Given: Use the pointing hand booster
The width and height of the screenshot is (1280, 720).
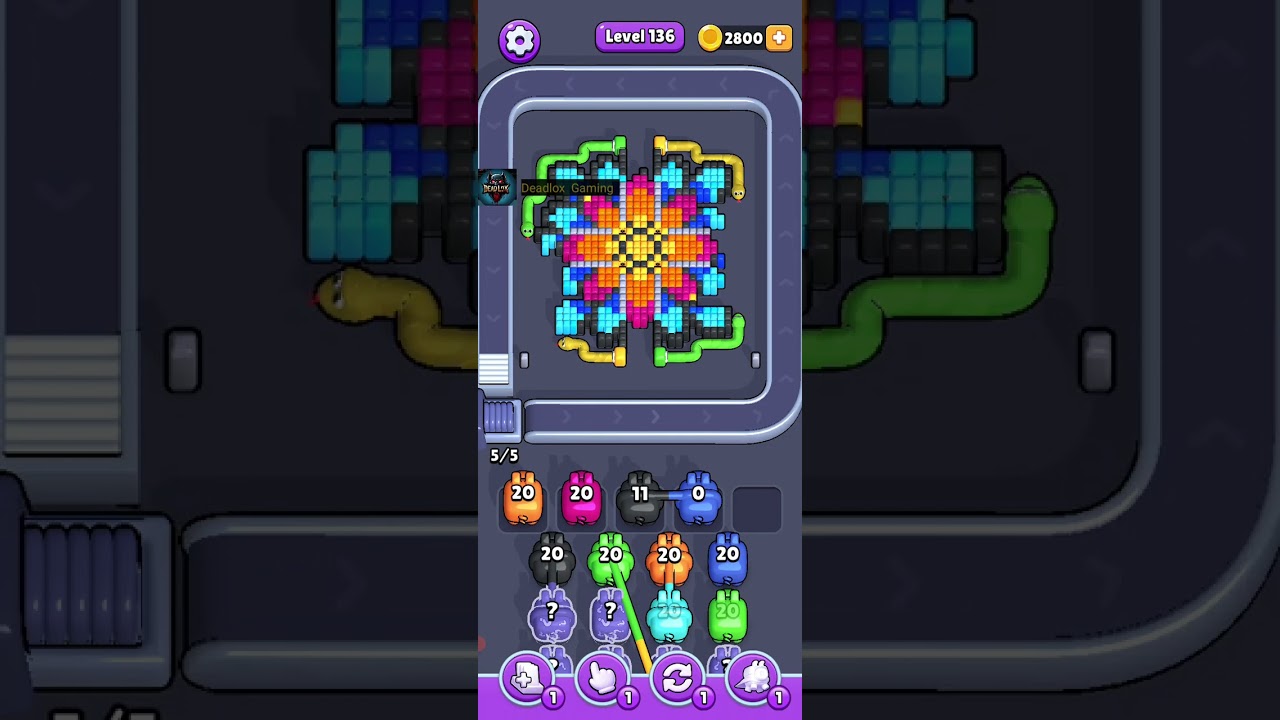Looking at the screenshot, I should pos(603,681).
